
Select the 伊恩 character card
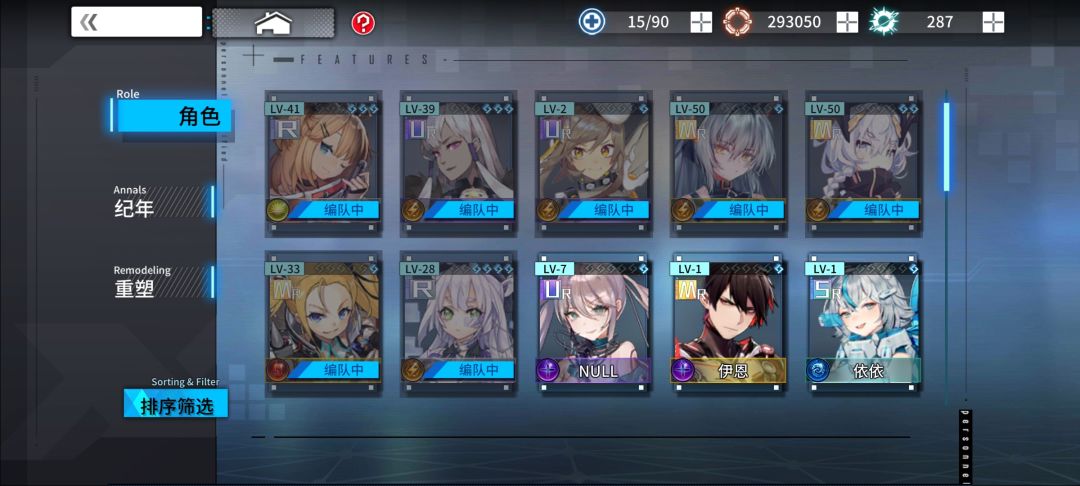coord(728,322)
